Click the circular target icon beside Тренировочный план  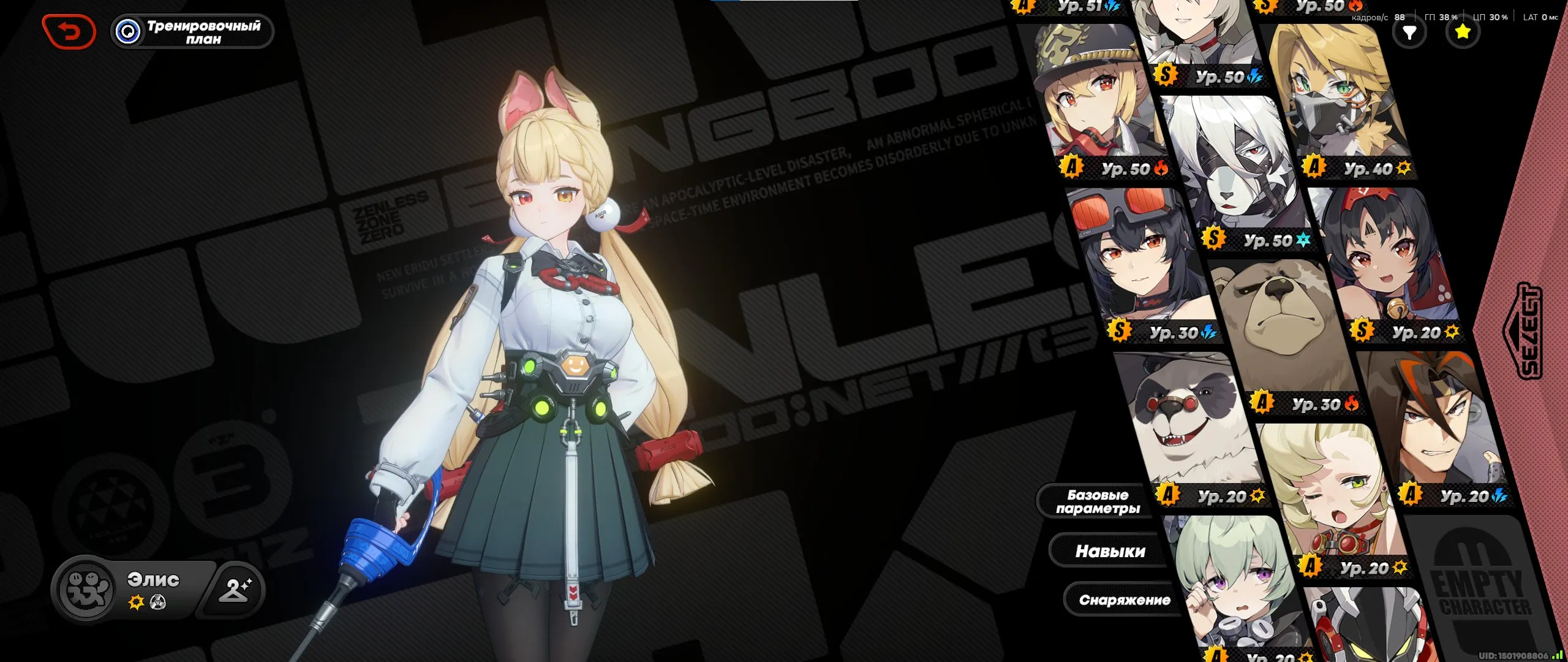tap(127, 30)
